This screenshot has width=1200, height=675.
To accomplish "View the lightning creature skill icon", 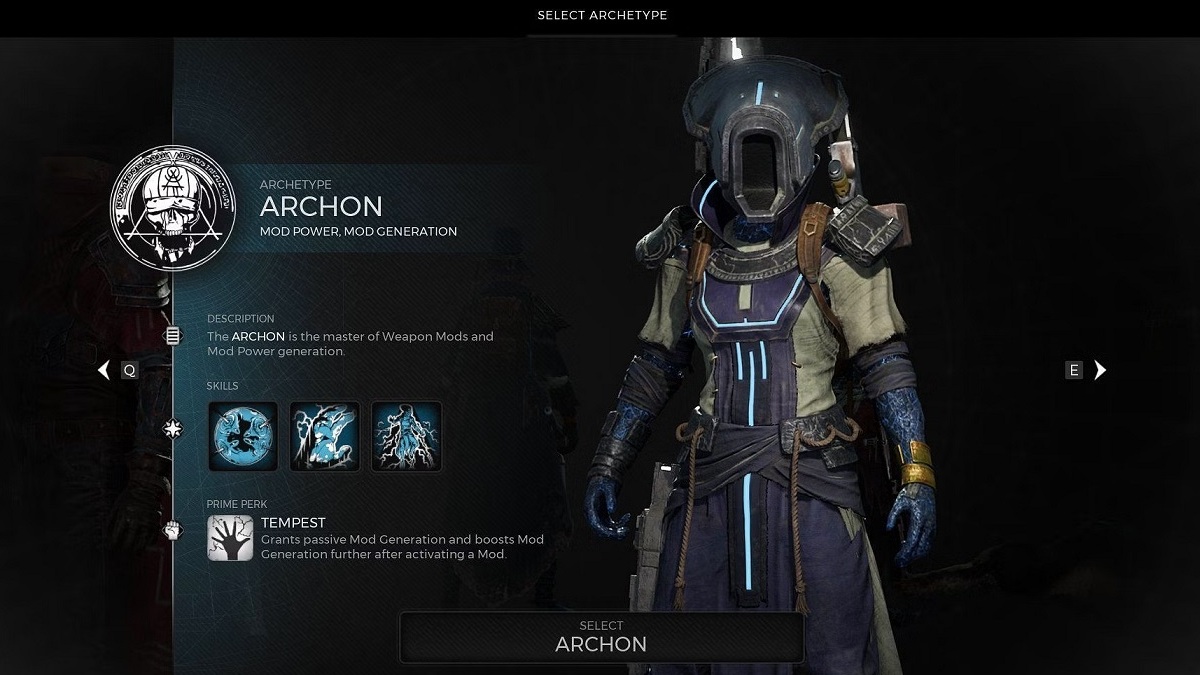I will (325, 436).
